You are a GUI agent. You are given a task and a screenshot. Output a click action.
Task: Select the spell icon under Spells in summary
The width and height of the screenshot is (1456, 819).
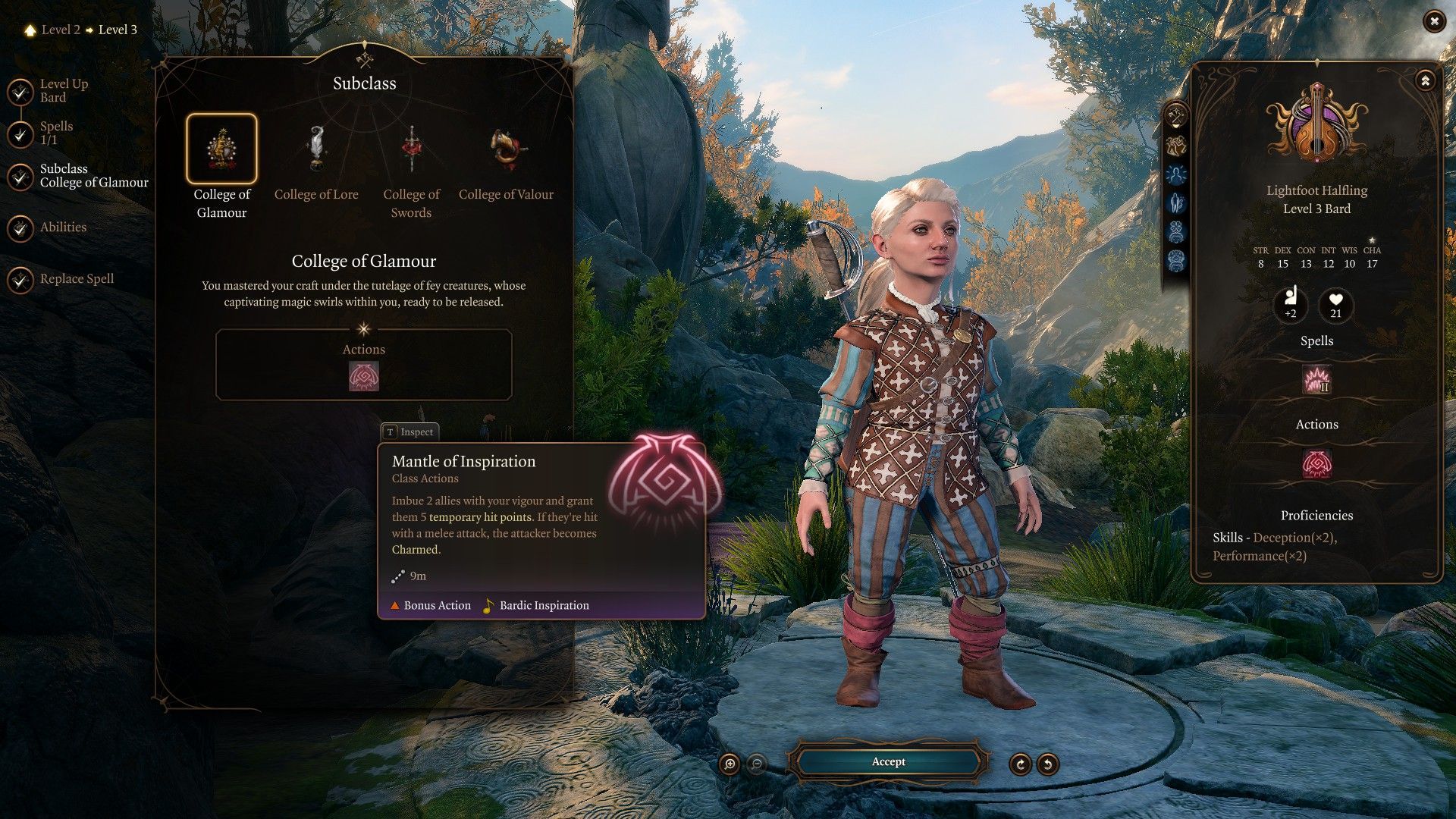(x=1316, y=380)
